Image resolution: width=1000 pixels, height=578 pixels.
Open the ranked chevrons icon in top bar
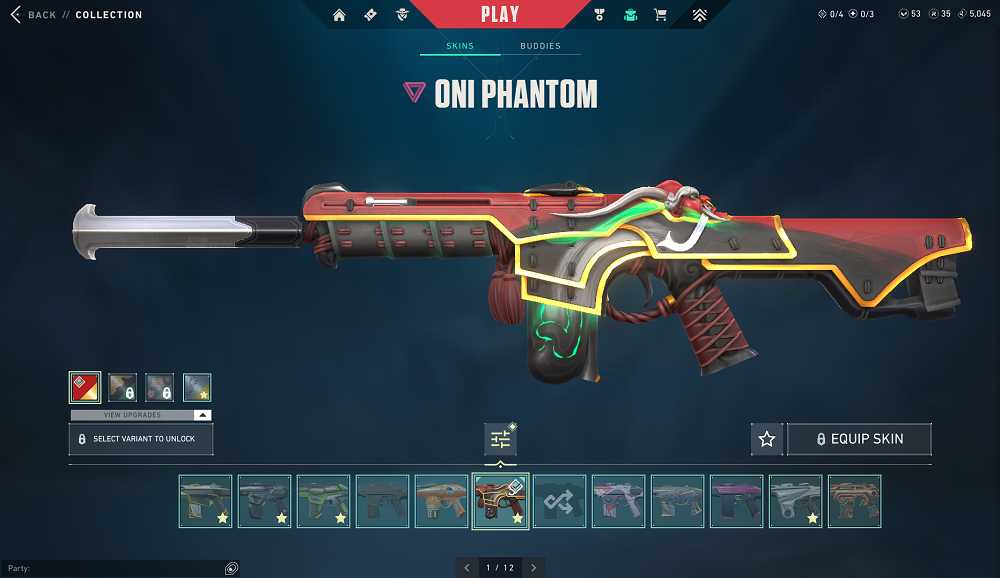[x=699, y=15]
